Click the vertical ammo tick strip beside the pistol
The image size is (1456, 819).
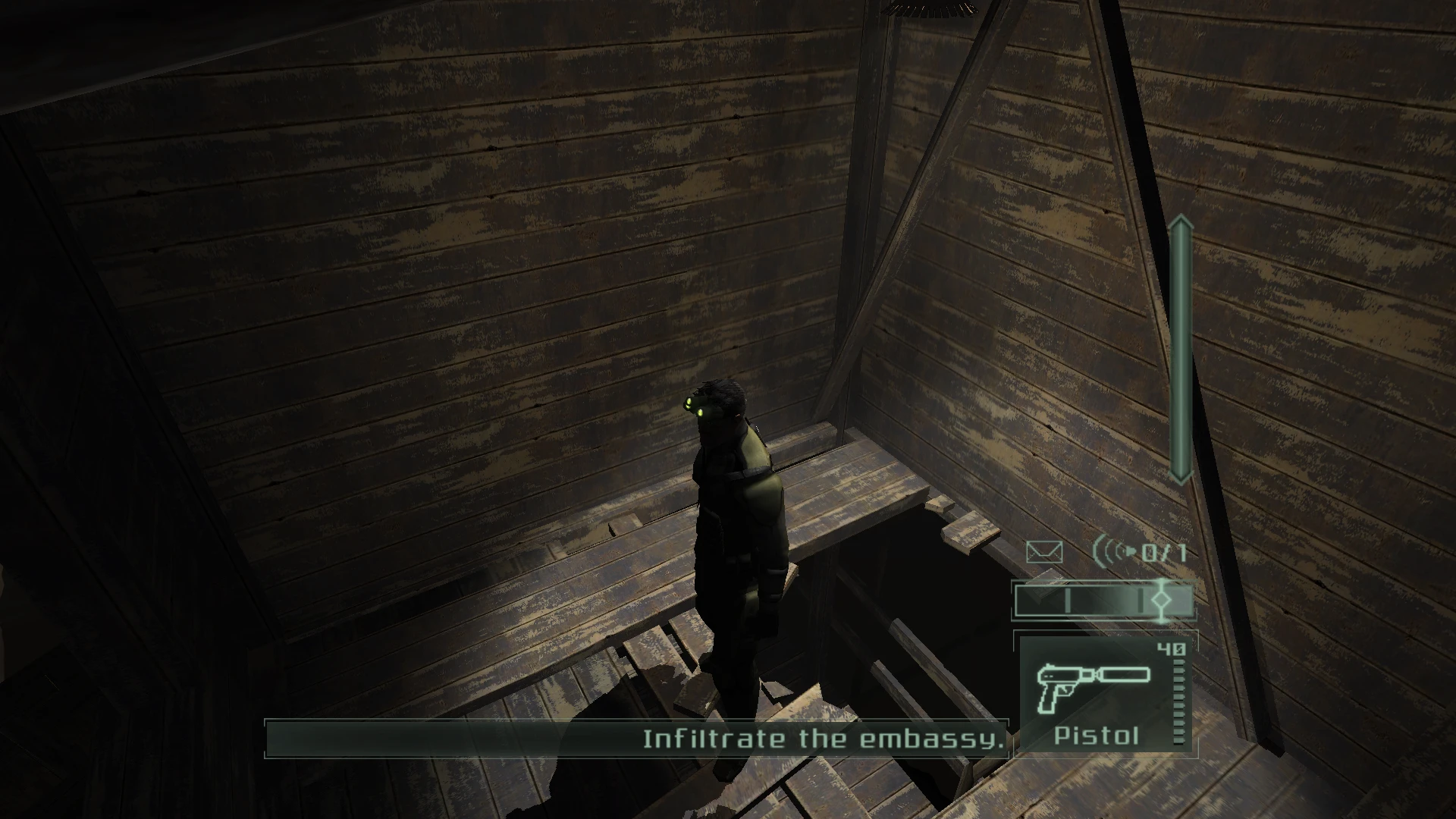1178,701
